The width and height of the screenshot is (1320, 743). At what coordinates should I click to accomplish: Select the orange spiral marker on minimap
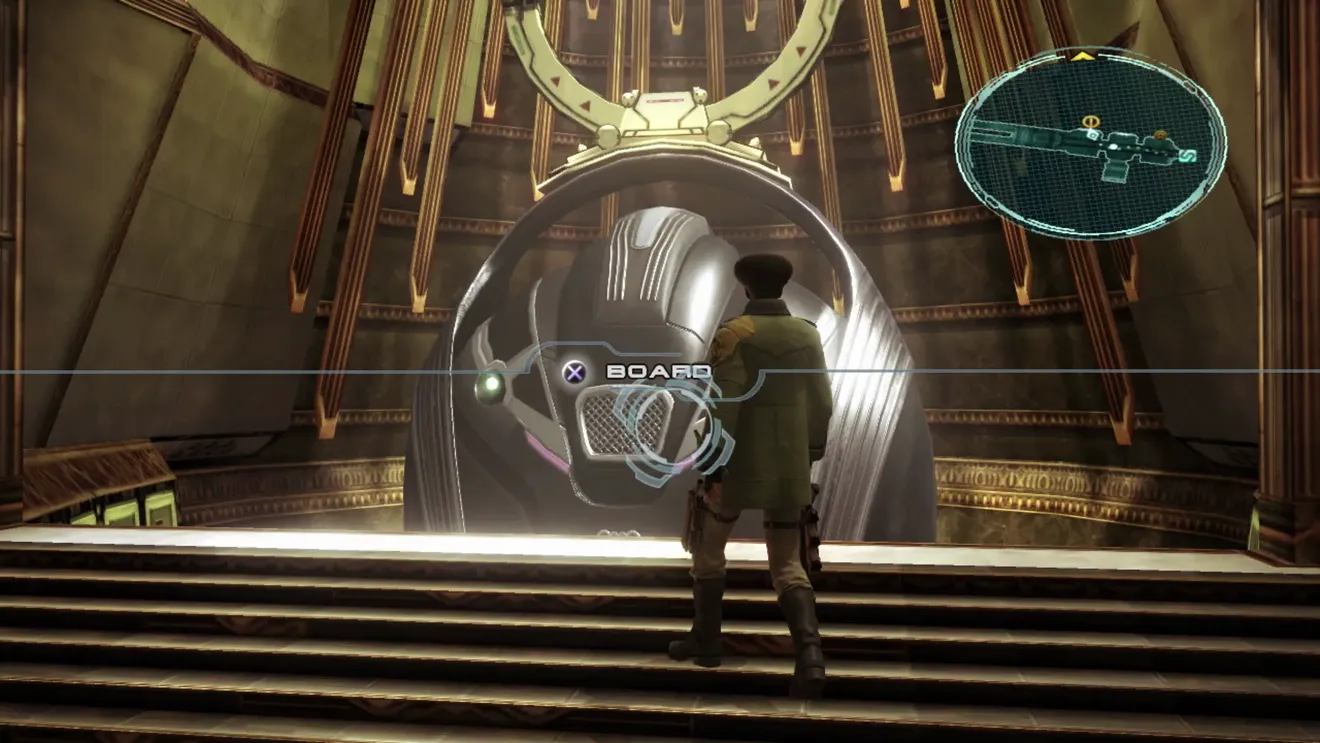point(1160,135)
